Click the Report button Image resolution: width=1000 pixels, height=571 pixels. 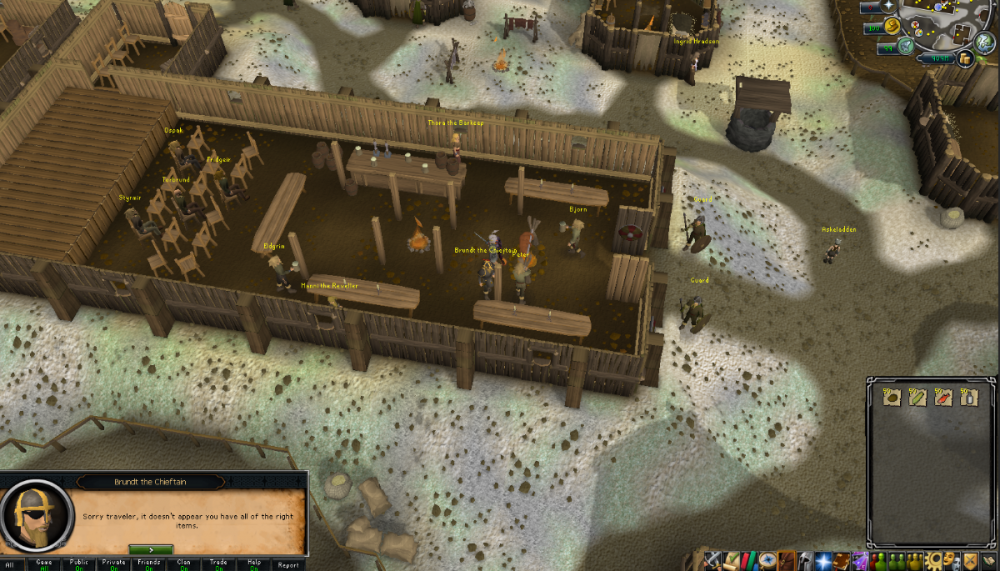pos(287,565)
